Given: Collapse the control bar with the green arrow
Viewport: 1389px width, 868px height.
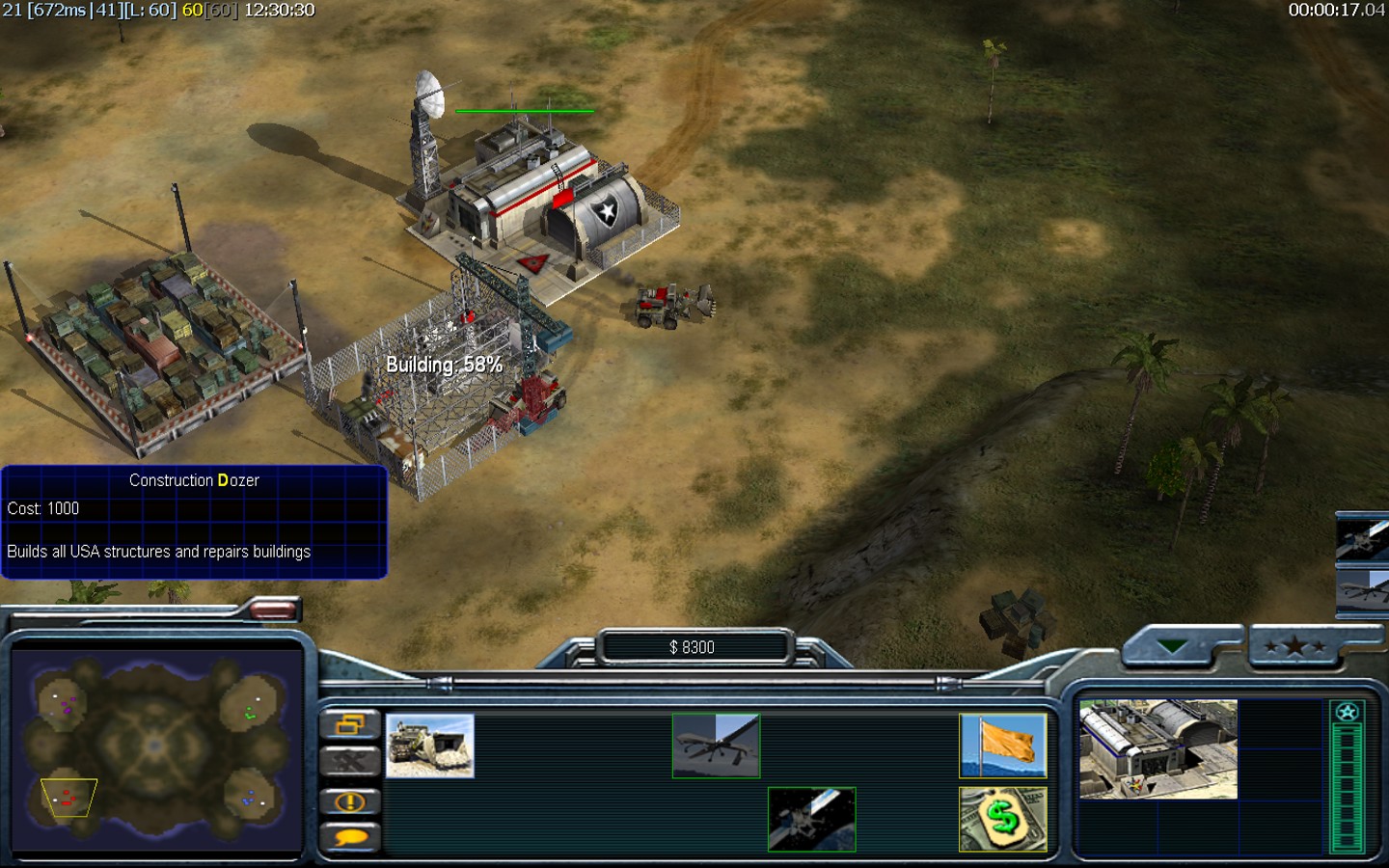Looking at the screenshot, I should click(x=1172, y=646).
